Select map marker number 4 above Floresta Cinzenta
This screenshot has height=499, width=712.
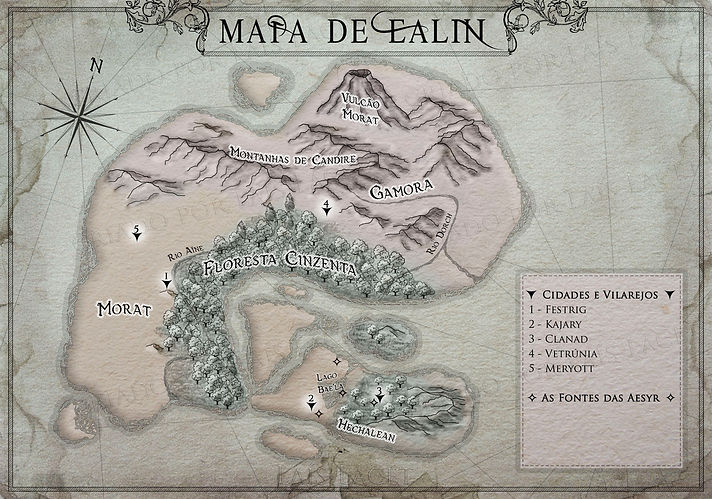click(327, 208)
